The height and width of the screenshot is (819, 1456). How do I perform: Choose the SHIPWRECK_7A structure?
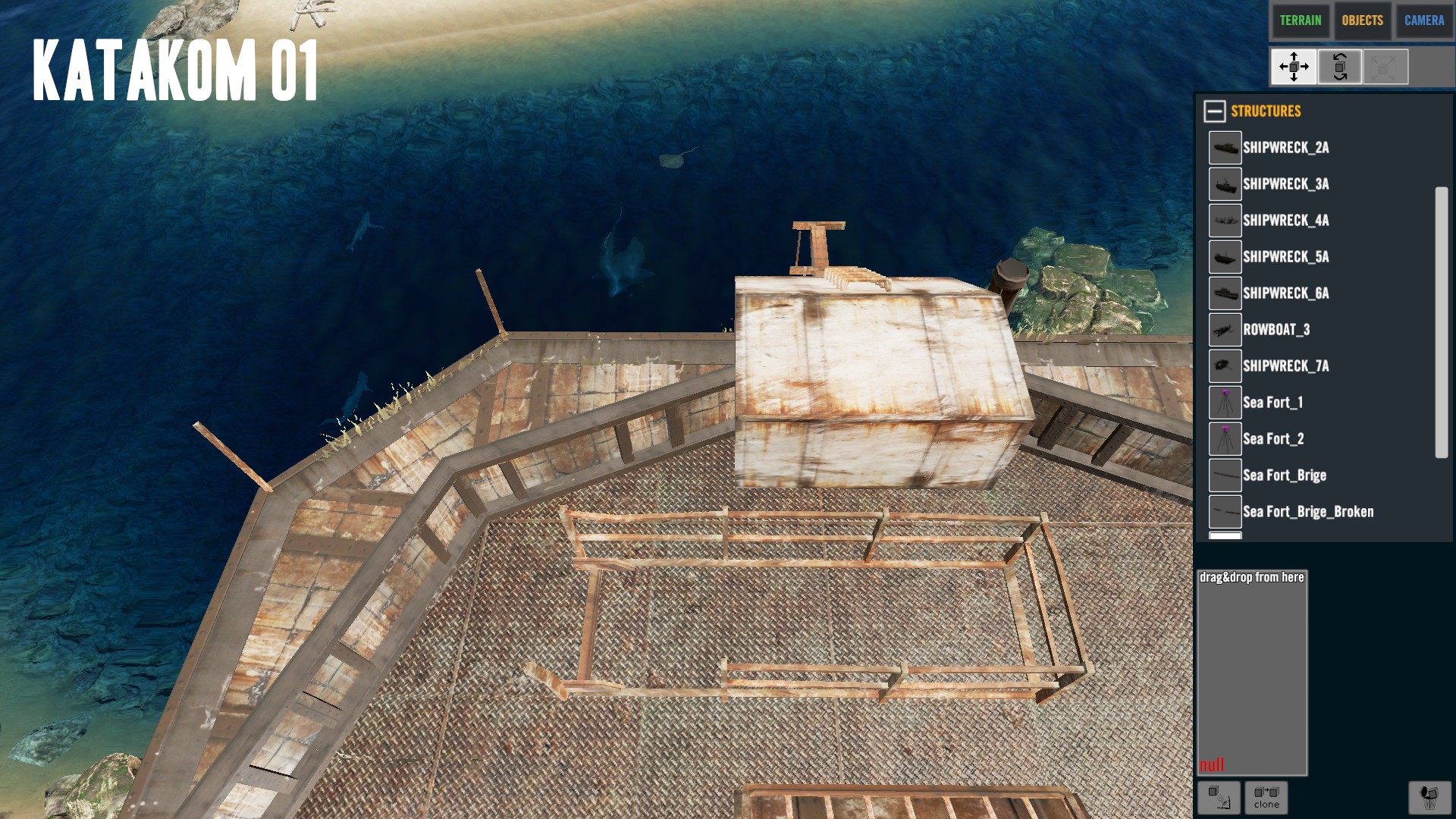coord(1285,366)
